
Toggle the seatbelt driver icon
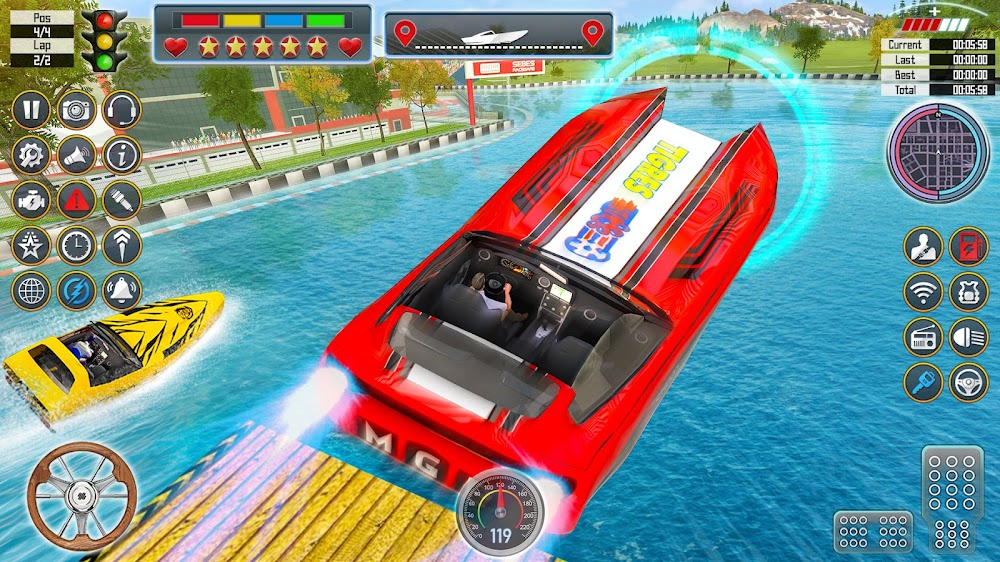pos(923,247)
